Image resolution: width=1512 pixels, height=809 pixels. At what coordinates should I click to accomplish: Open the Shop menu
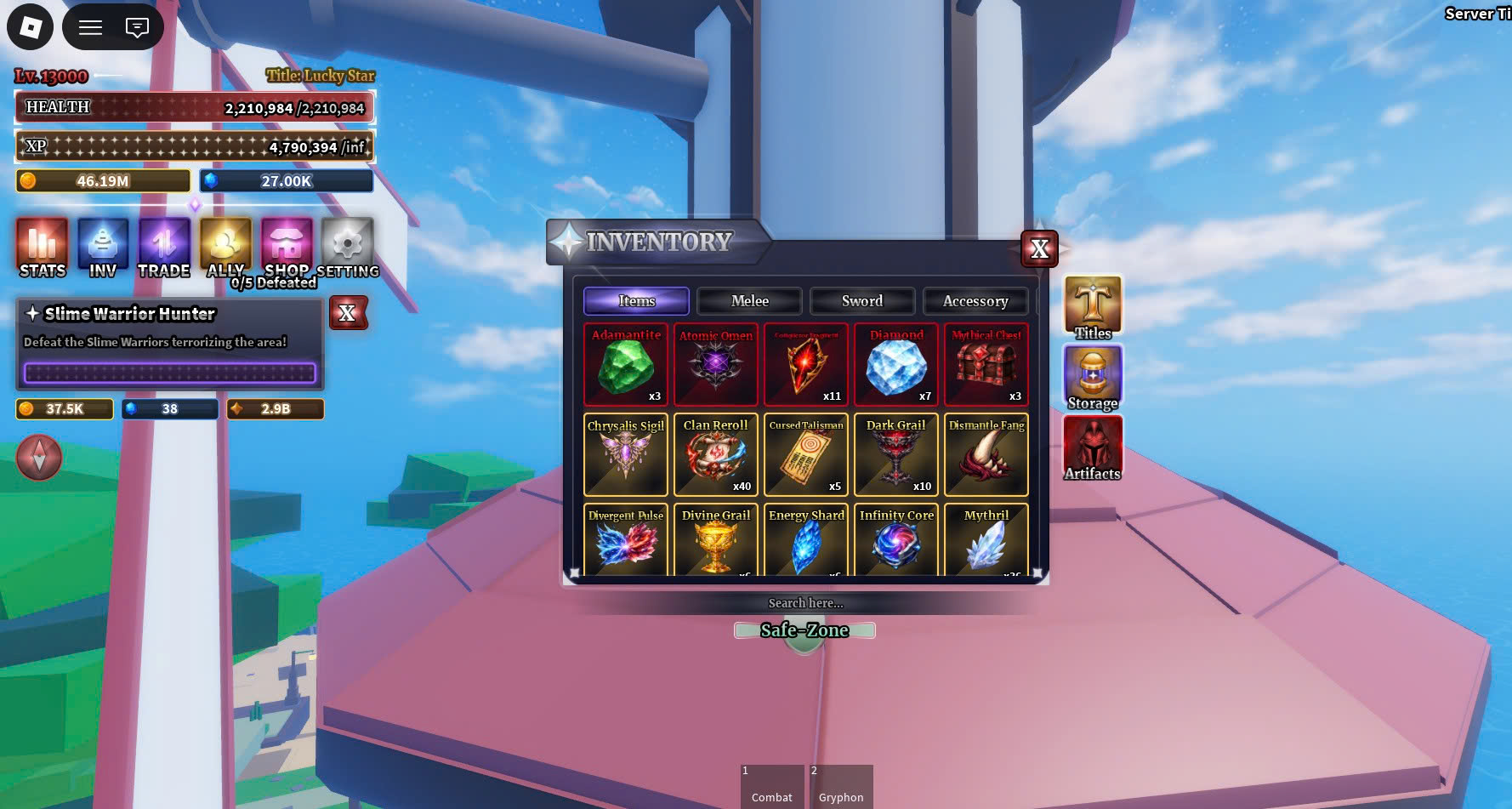click(287, 248)
